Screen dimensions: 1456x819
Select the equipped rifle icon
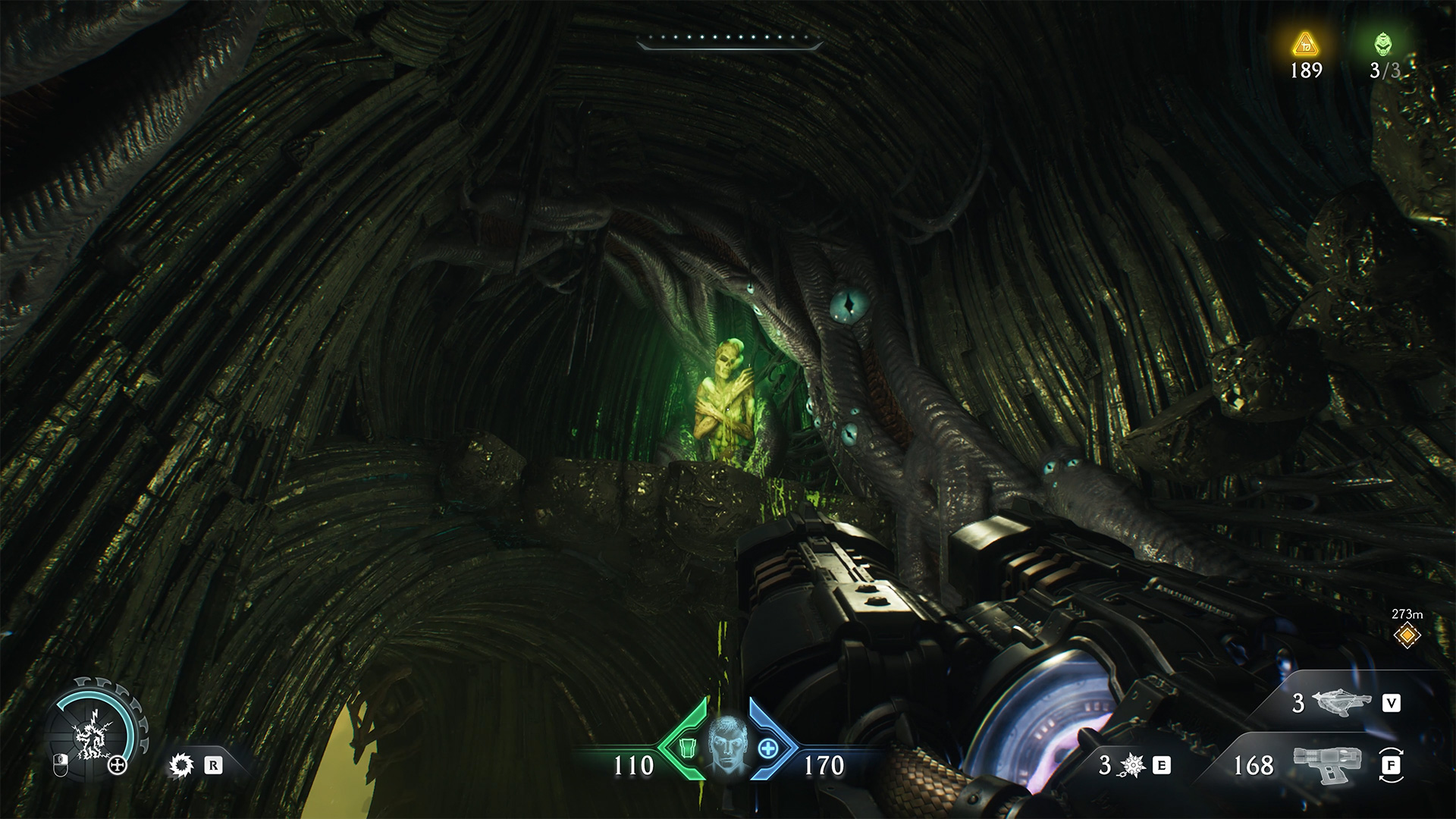[x=1323, y=764]
